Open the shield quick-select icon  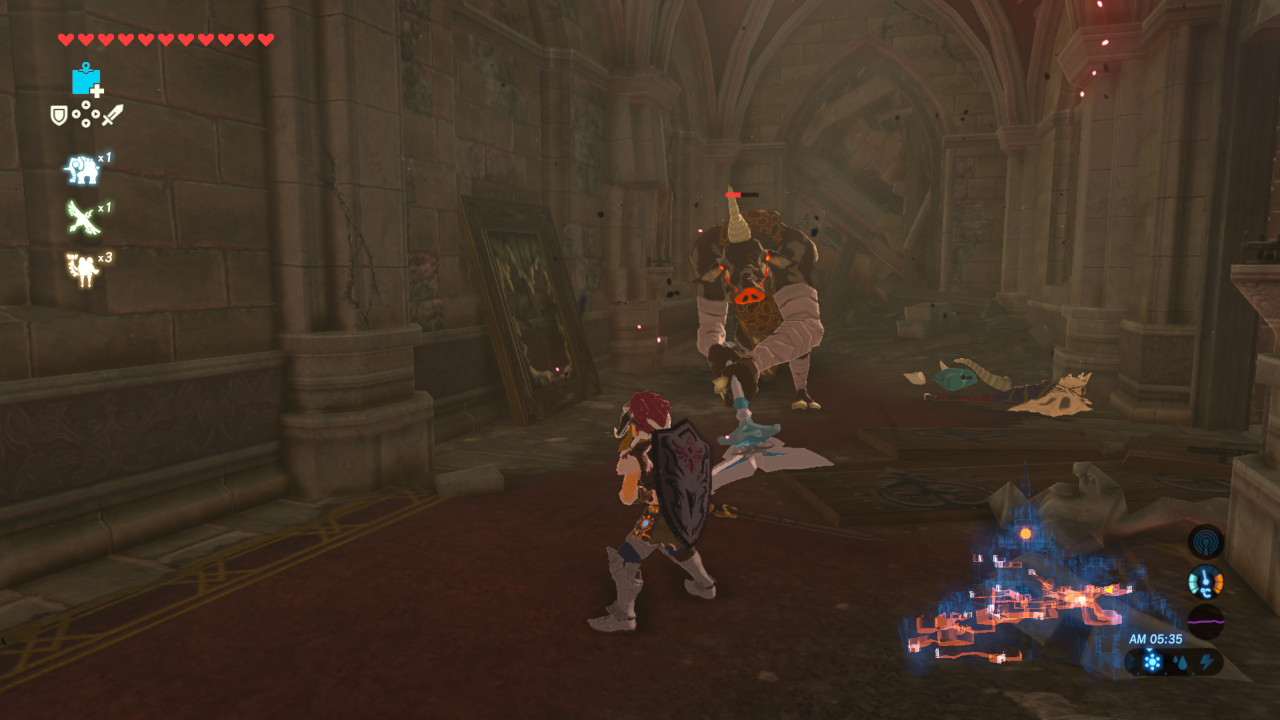60,116
